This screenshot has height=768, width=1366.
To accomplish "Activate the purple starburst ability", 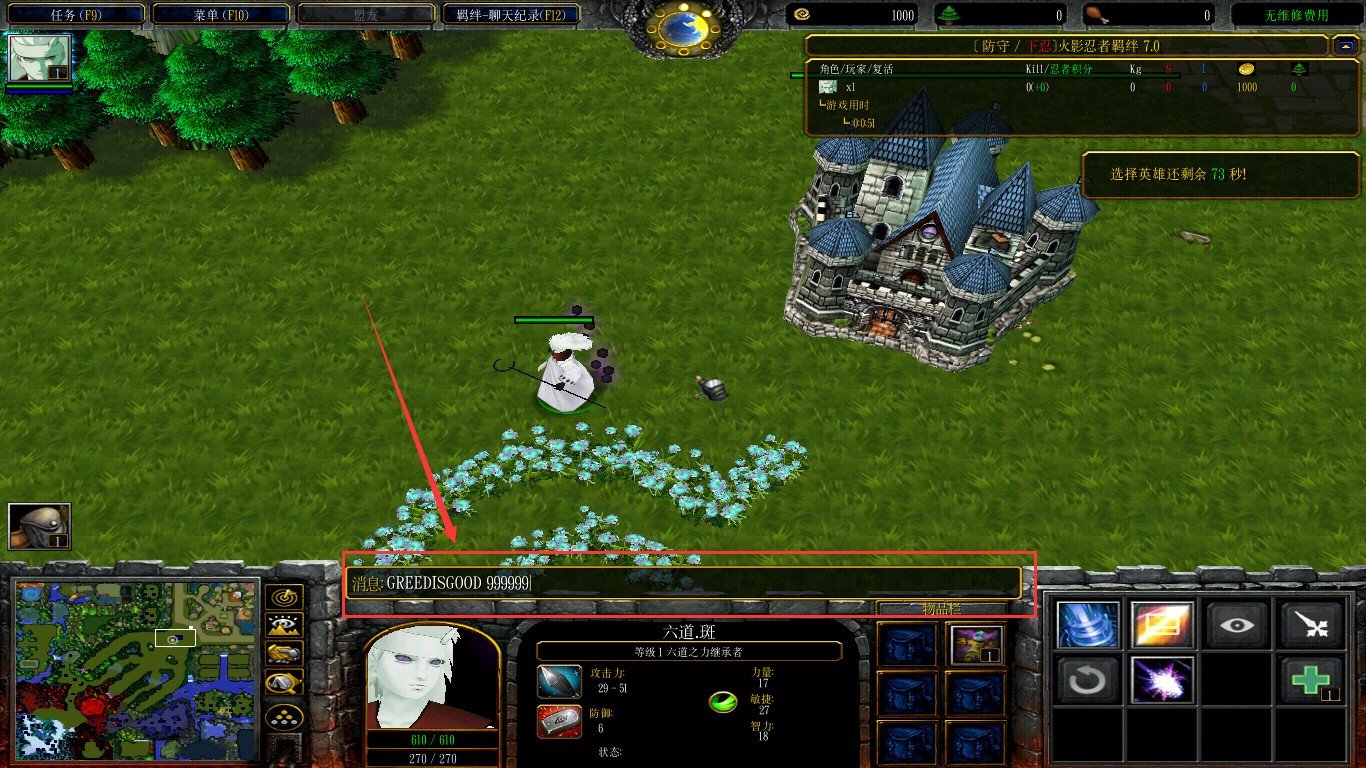I will [1162, 680].
